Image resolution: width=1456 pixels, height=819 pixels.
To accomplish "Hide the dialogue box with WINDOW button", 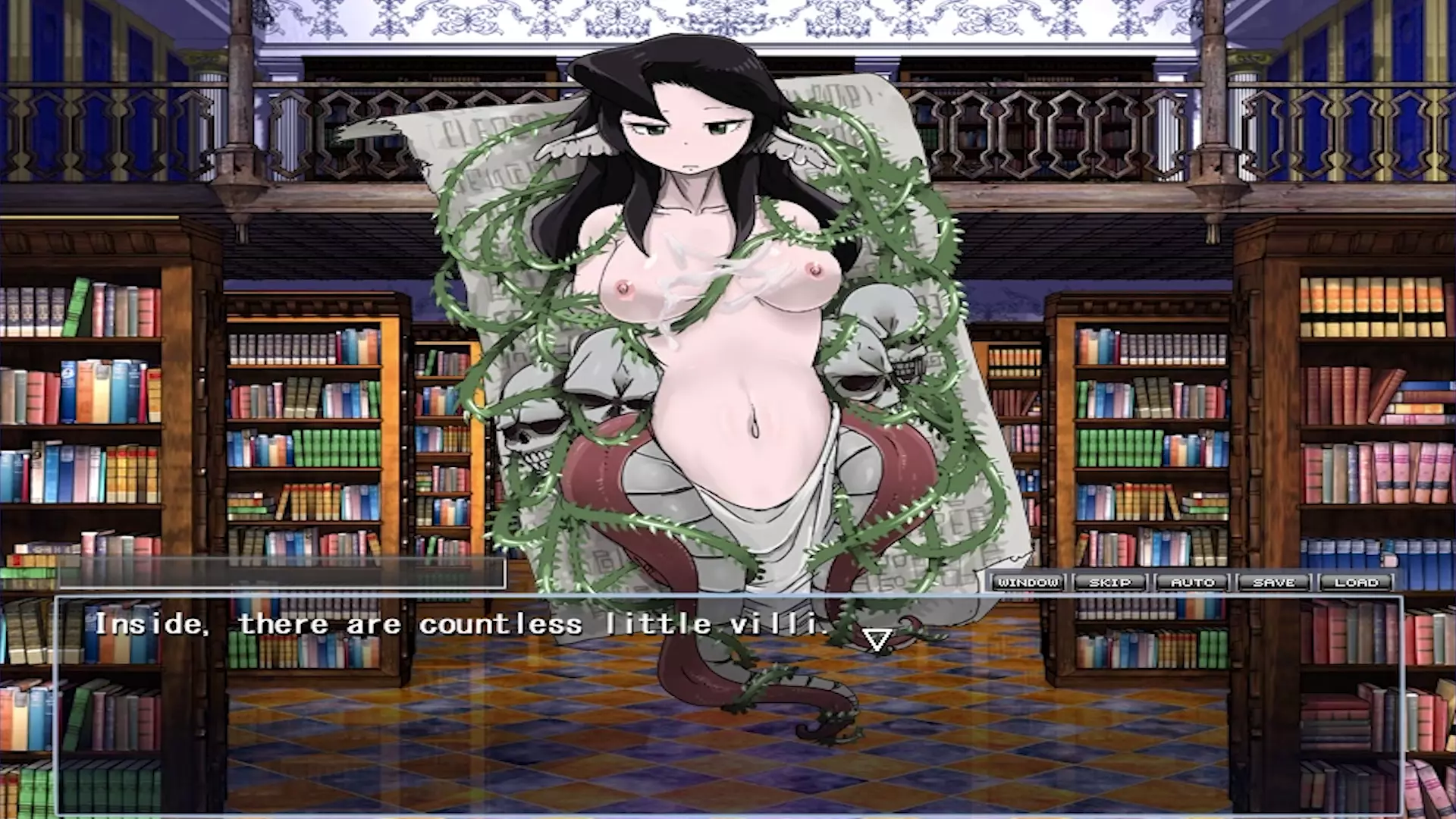I will tap(1028, 582).
